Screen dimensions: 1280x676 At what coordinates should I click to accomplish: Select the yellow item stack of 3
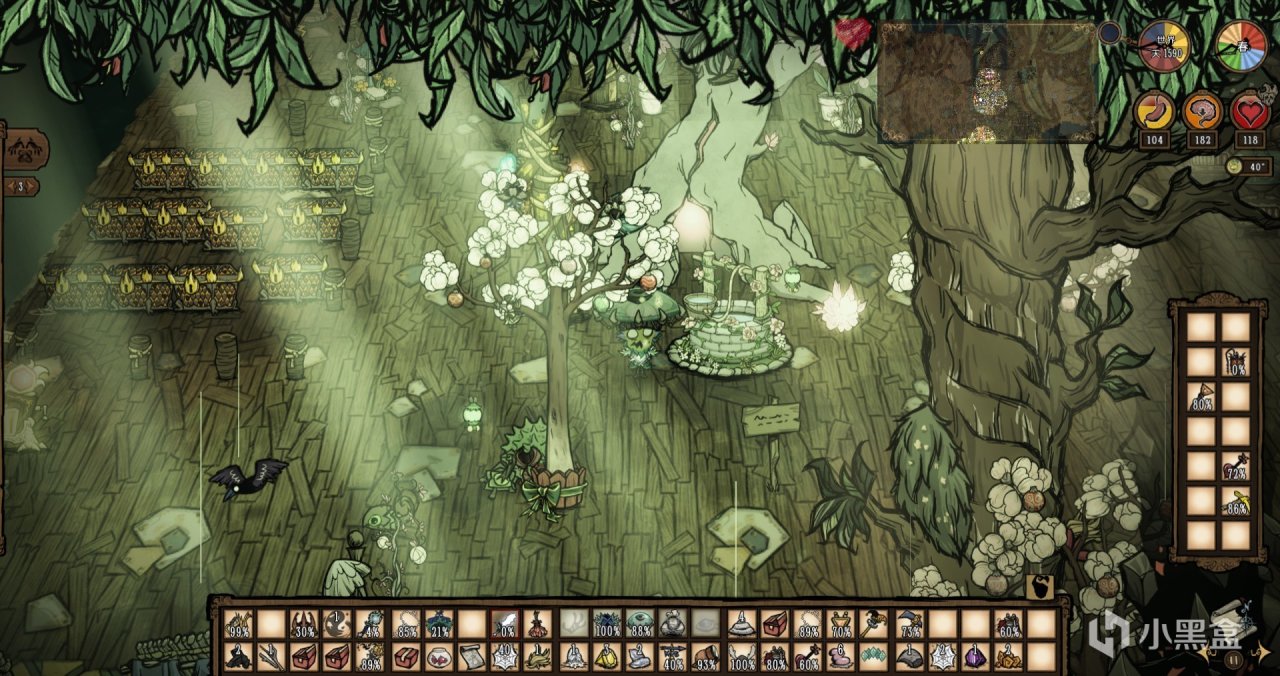point(607,656)
